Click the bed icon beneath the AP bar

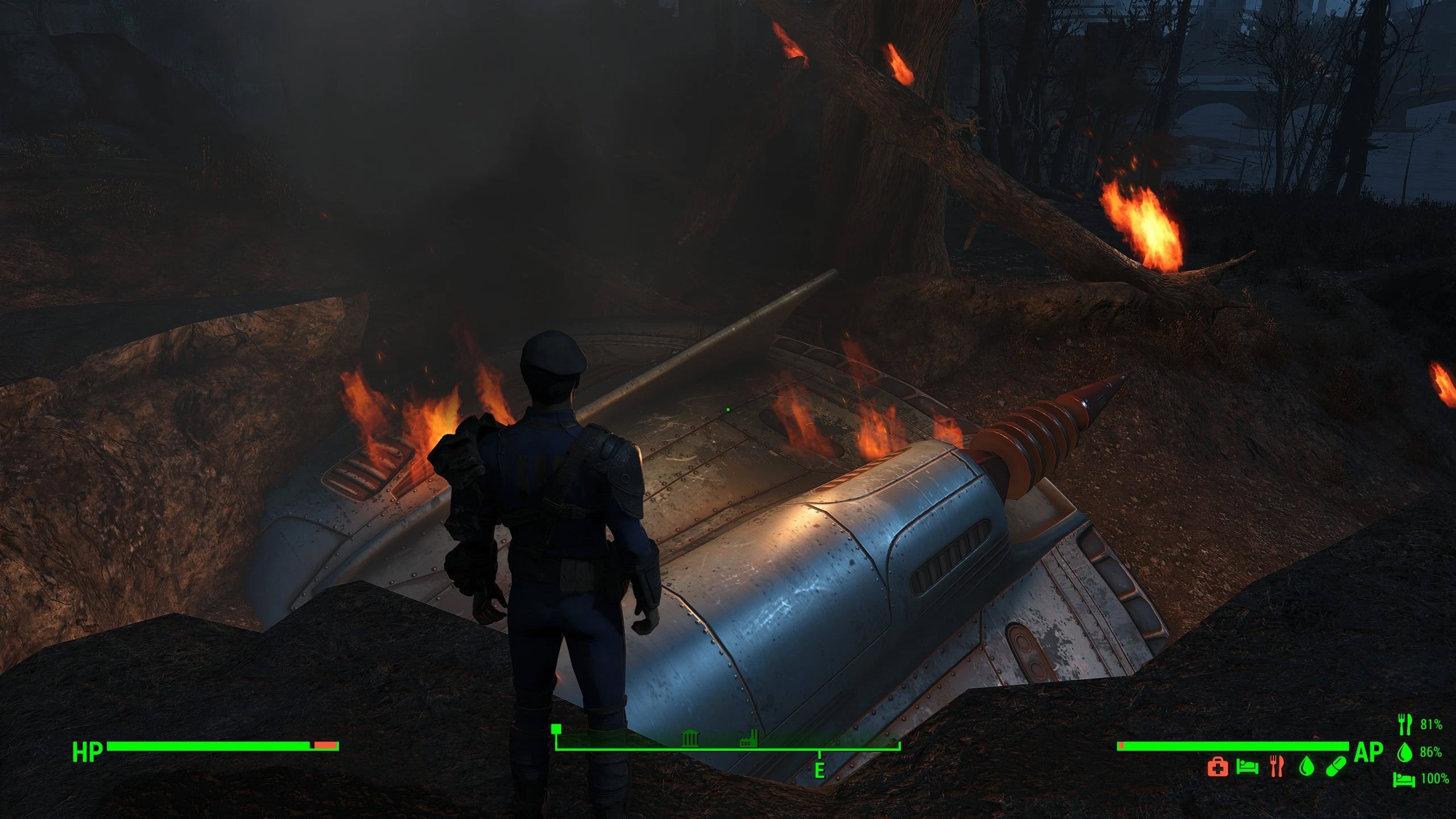tap(1247, 767)
